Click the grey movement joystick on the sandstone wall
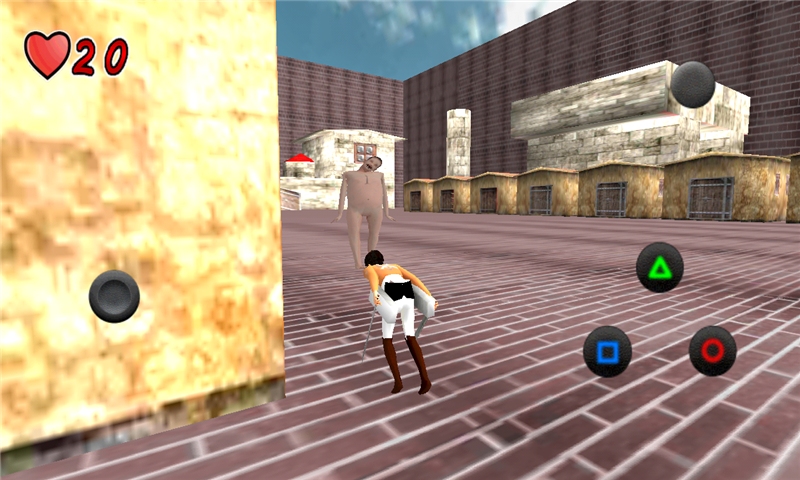This screenshot has width=800, height=480. [114, 296]
